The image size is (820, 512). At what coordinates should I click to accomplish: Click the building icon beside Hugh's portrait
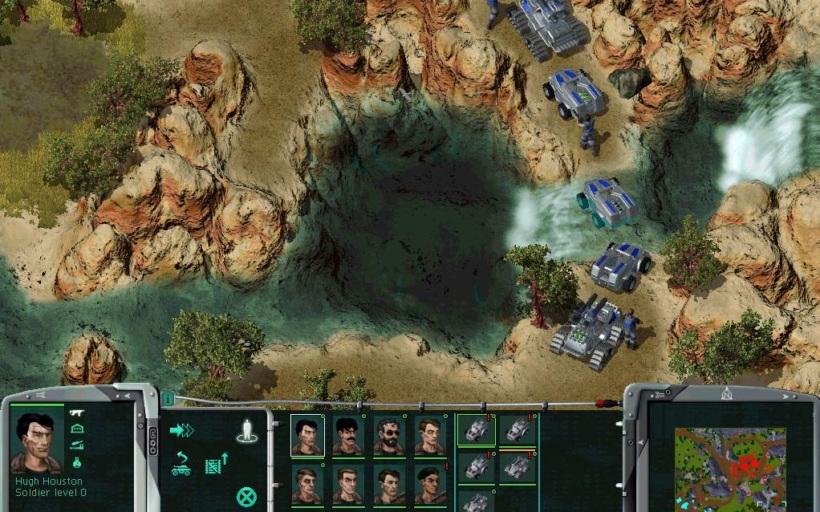coord(77,429)
